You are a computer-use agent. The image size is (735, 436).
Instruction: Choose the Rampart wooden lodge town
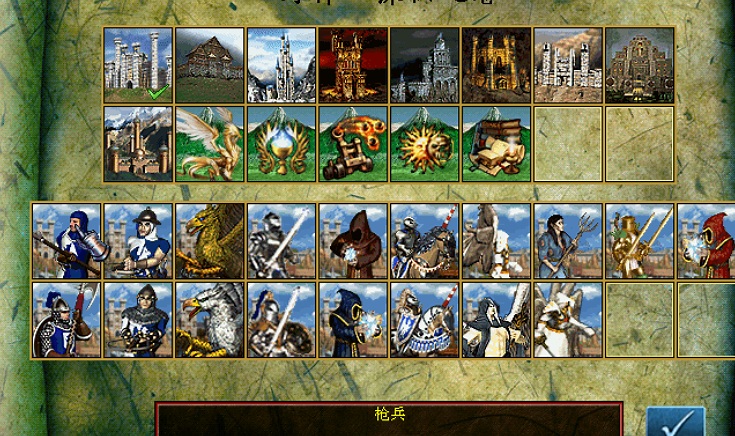click(x=210, y=65)
